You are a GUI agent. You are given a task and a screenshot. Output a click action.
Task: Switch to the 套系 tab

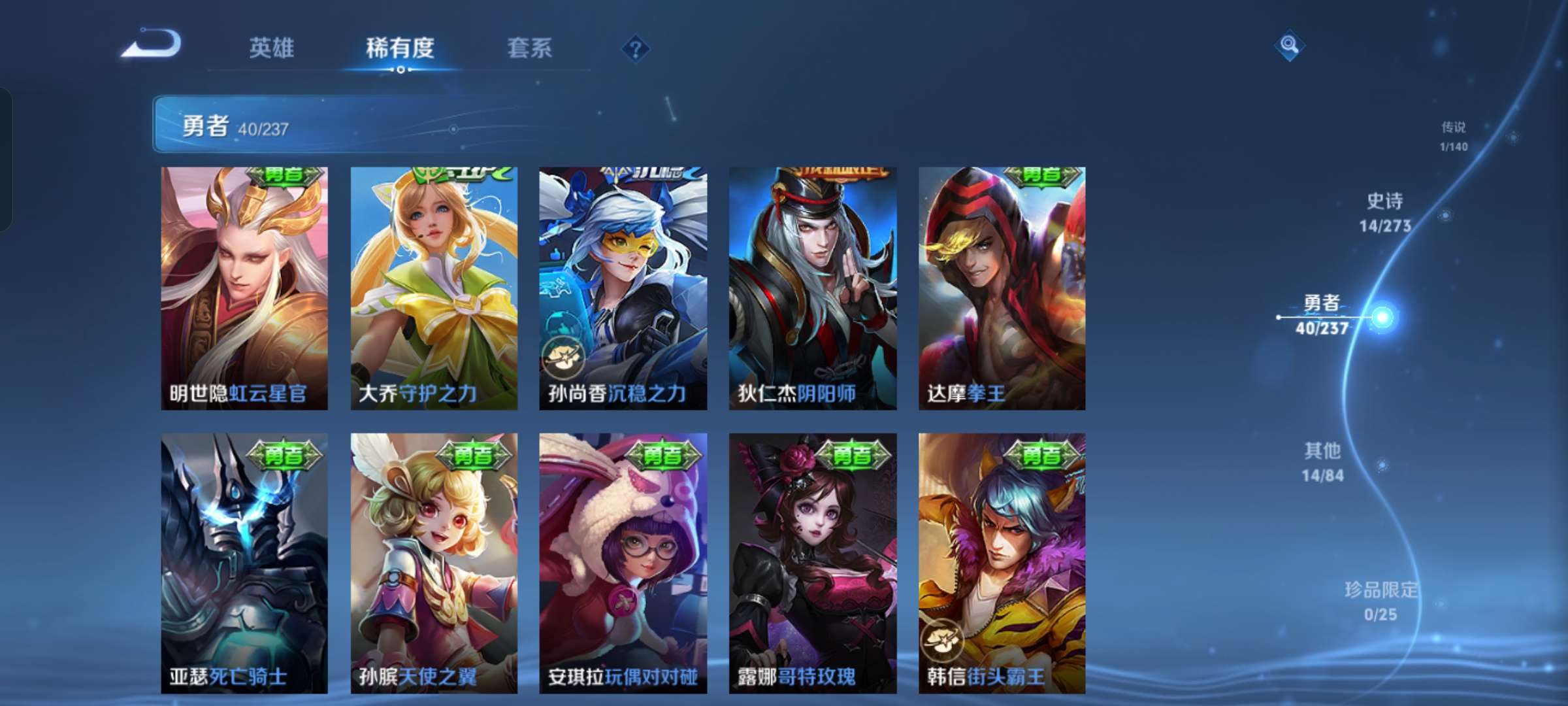[x=530, y=48]
